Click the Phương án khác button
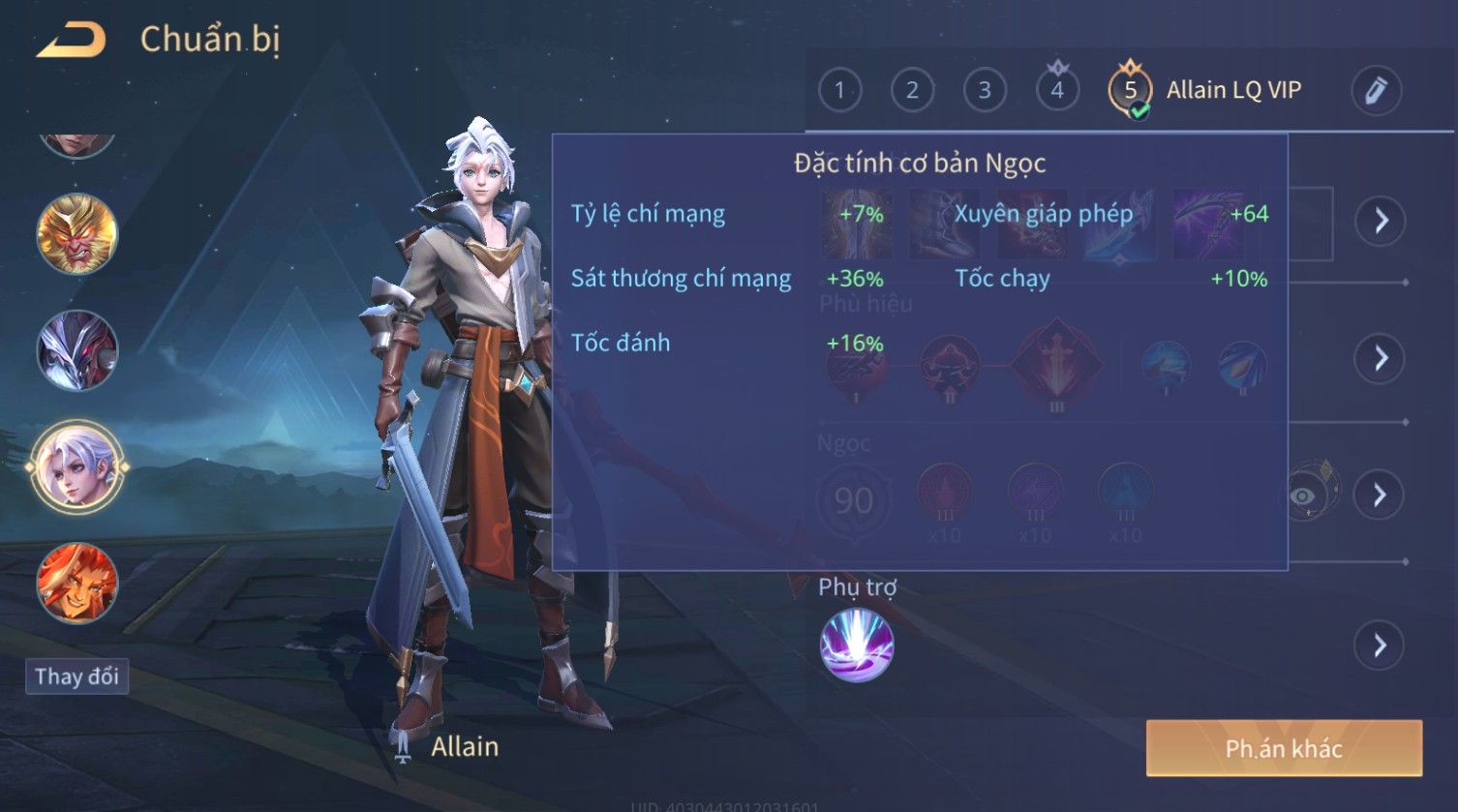Viewport: 1458px width, 812px height. 1284,748
